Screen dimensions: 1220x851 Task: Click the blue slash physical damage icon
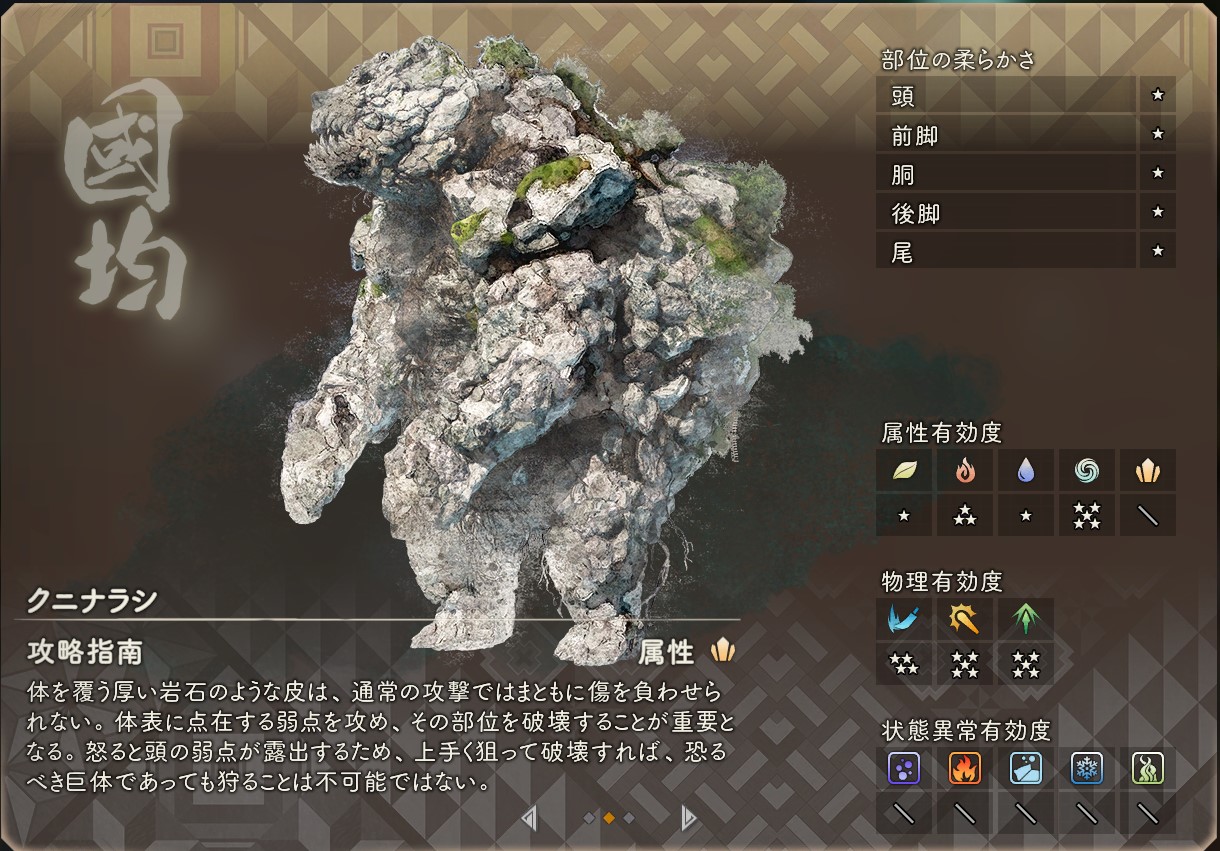(x=904, y=619)
